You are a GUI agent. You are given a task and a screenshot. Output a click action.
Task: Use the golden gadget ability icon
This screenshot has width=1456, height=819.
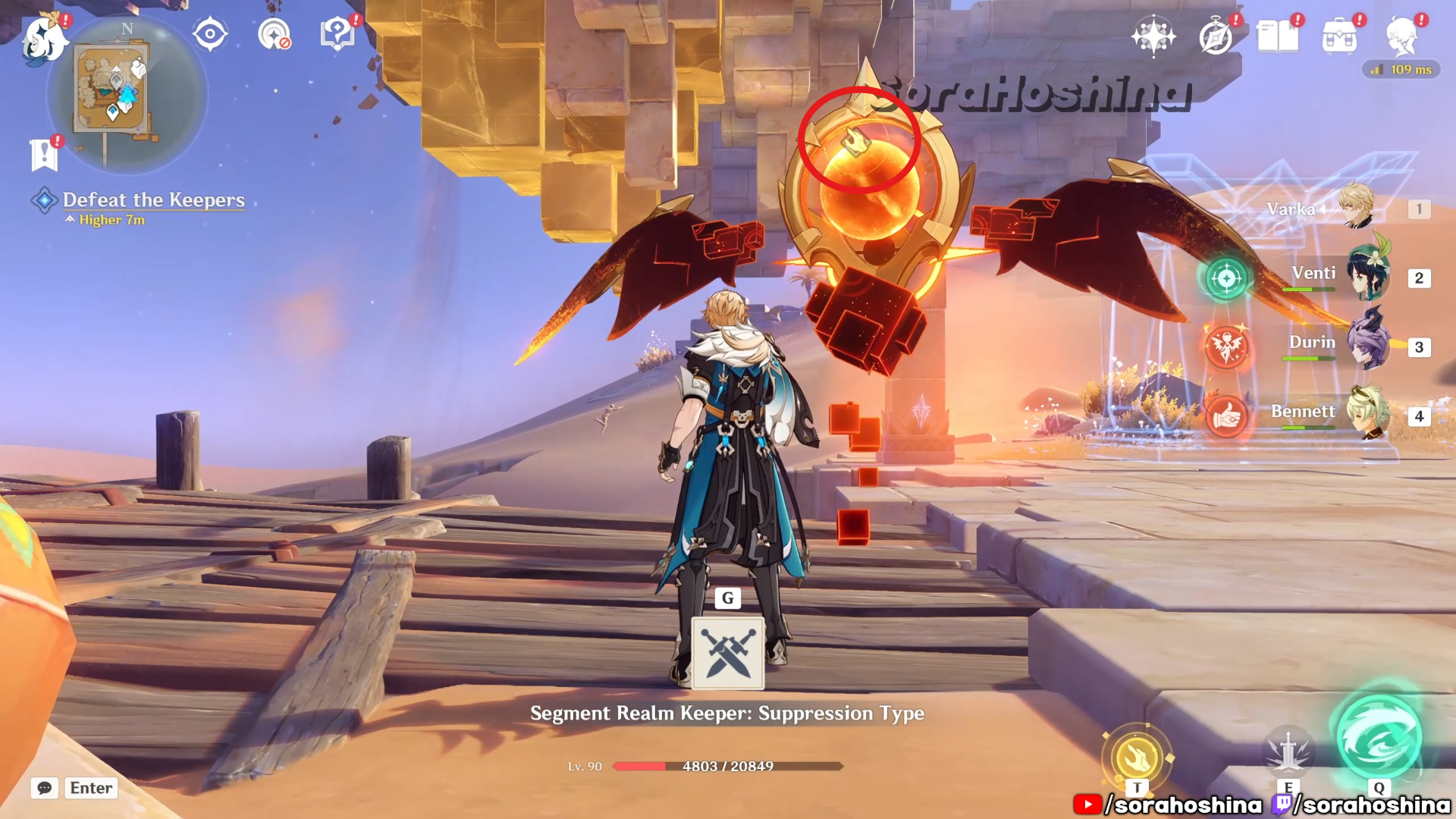click(x=1136, y=757)
